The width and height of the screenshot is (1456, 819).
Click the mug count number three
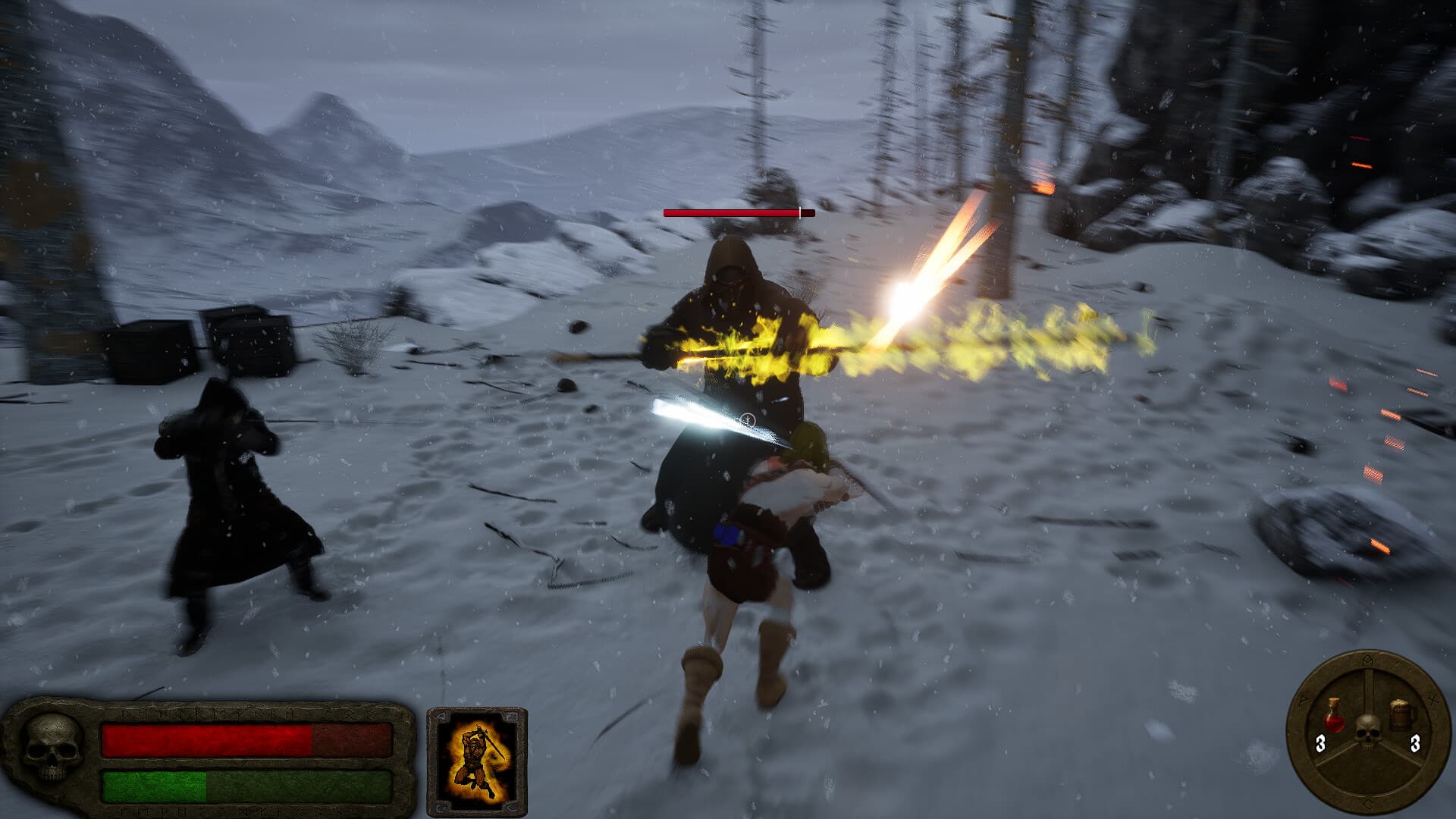click(x=1414, y=744)
